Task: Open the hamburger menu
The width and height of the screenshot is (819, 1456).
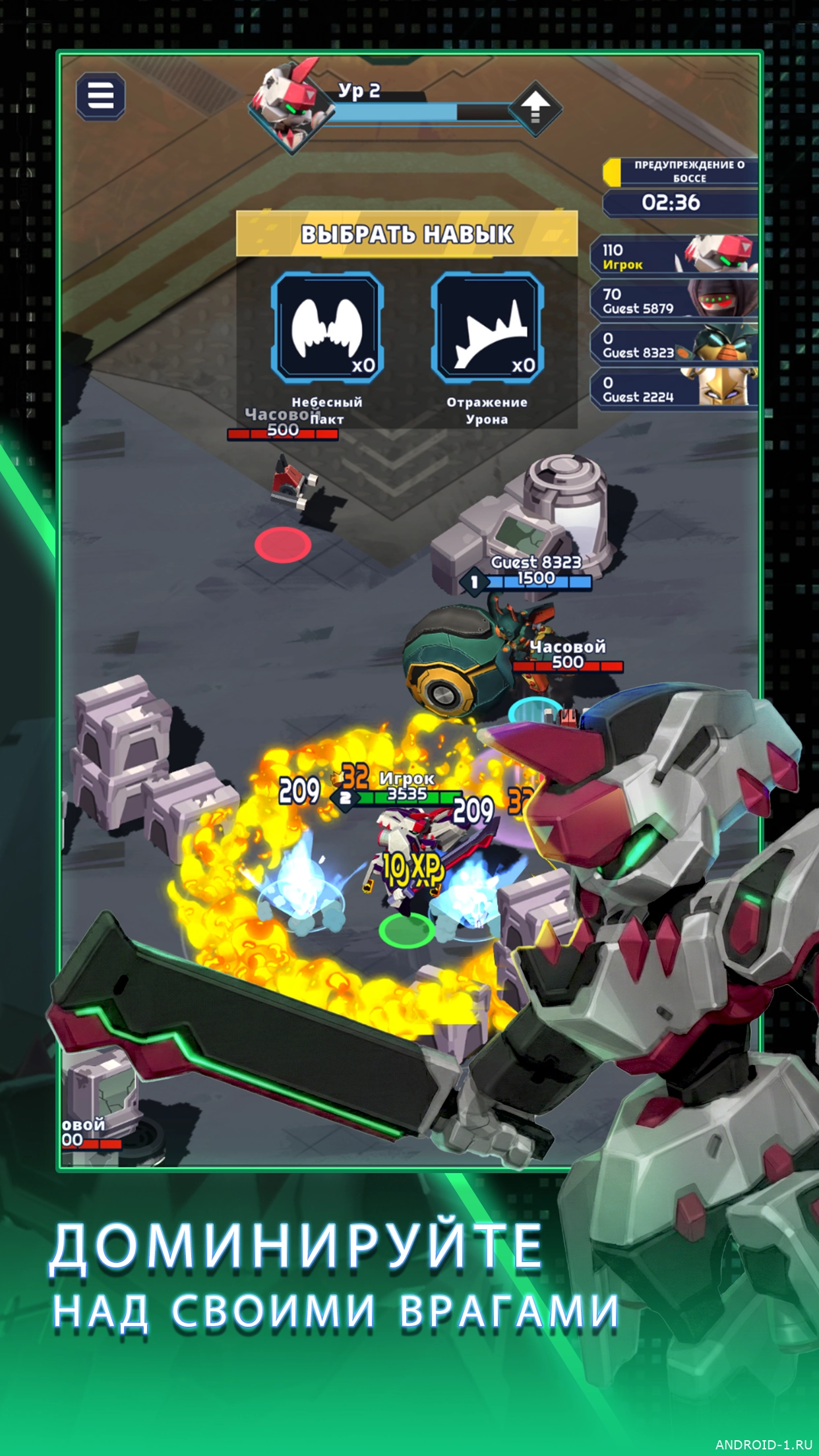Action: click(100, 96)
